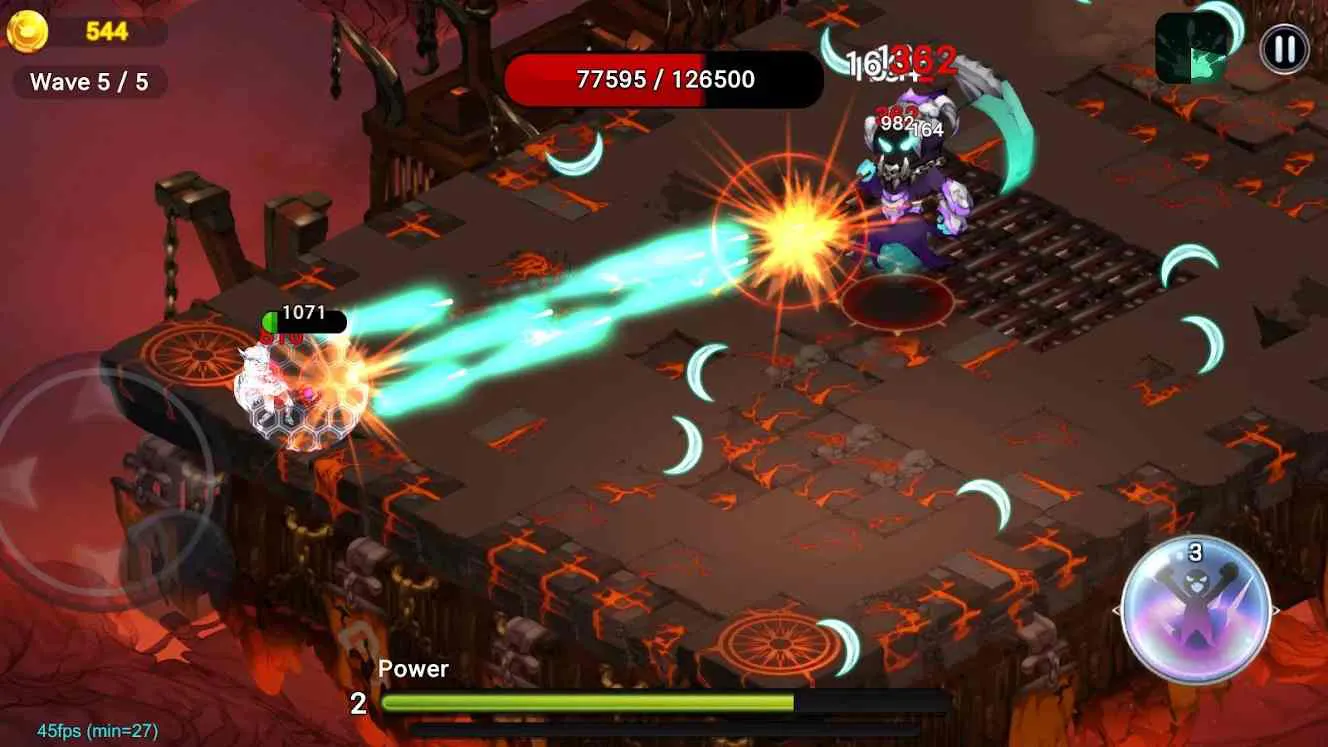Expand the boss health readout 77595 / 126500
The height and width of the screenshot is (747, 1328).
point(666,80)
